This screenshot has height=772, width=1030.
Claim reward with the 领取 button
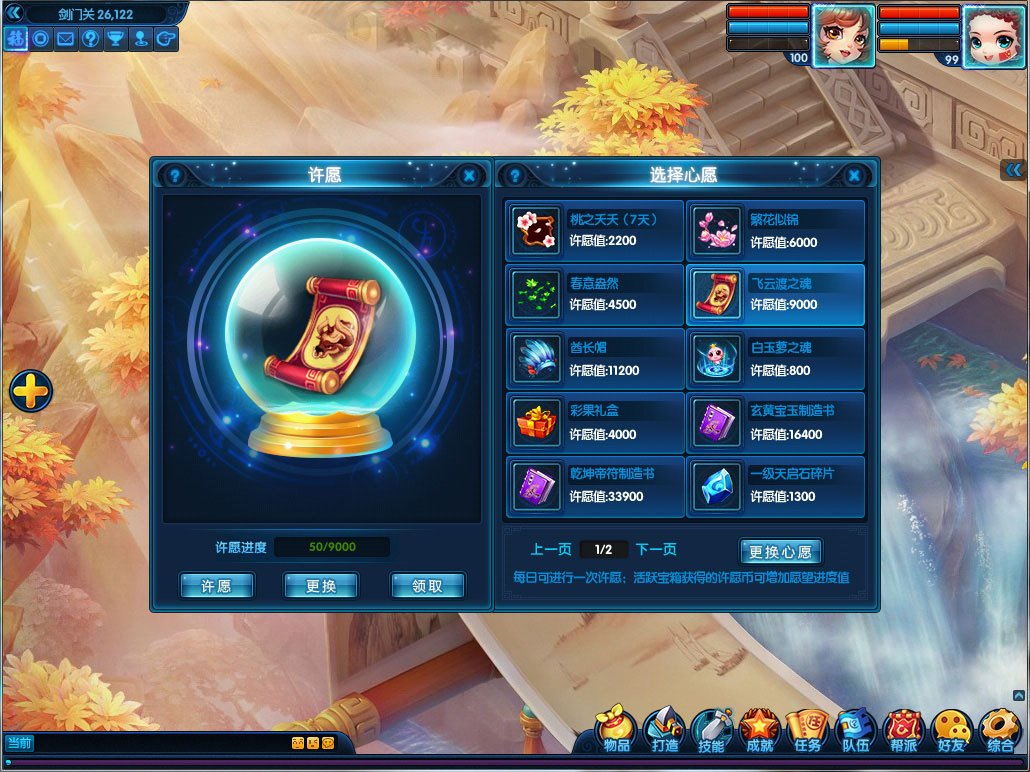[x=427, y=586]
